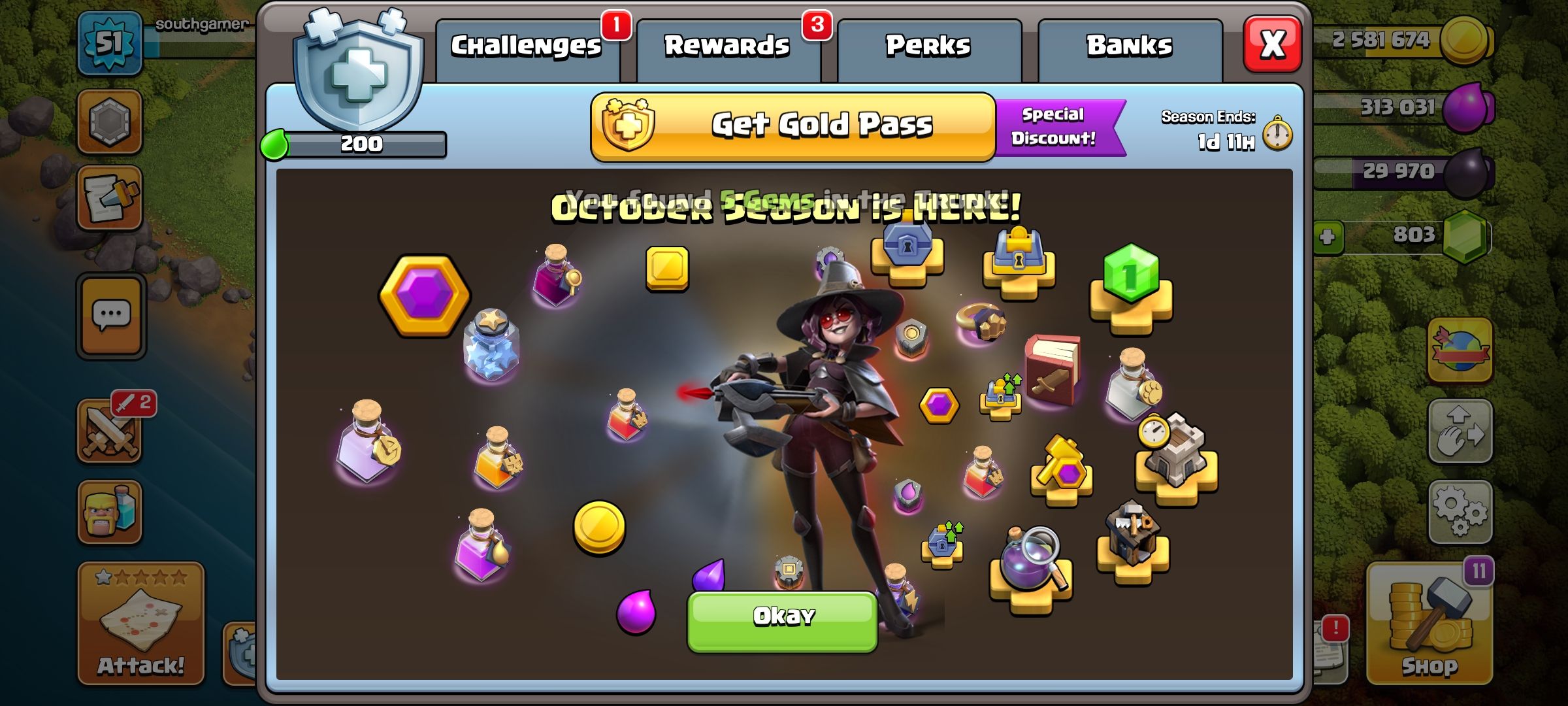This screenshot has width=1568, height=706.
Task: Open the clan badge icon below the player profile
Action: pos(110,121)
